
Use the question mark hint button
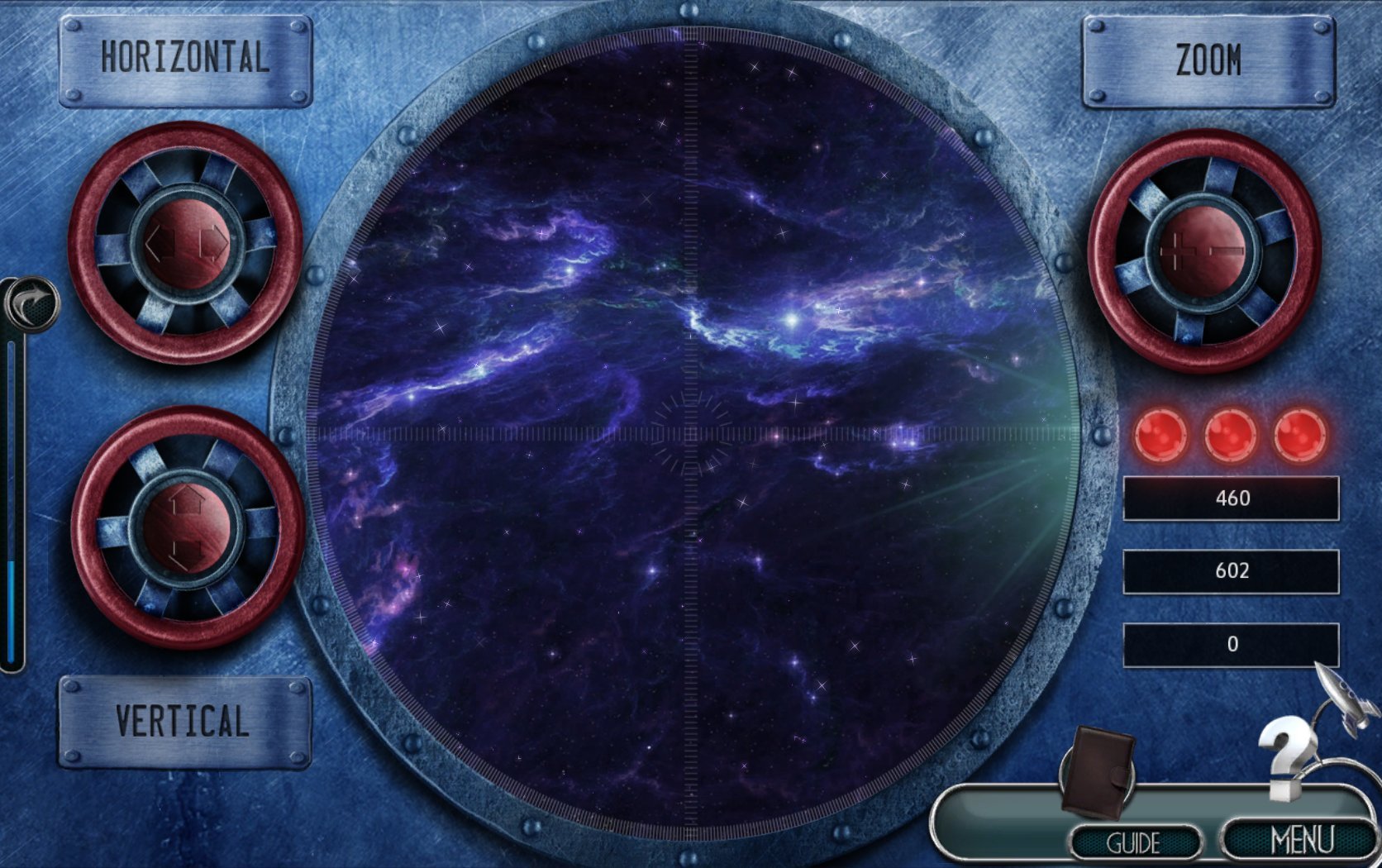click(x=1287, y=756)
